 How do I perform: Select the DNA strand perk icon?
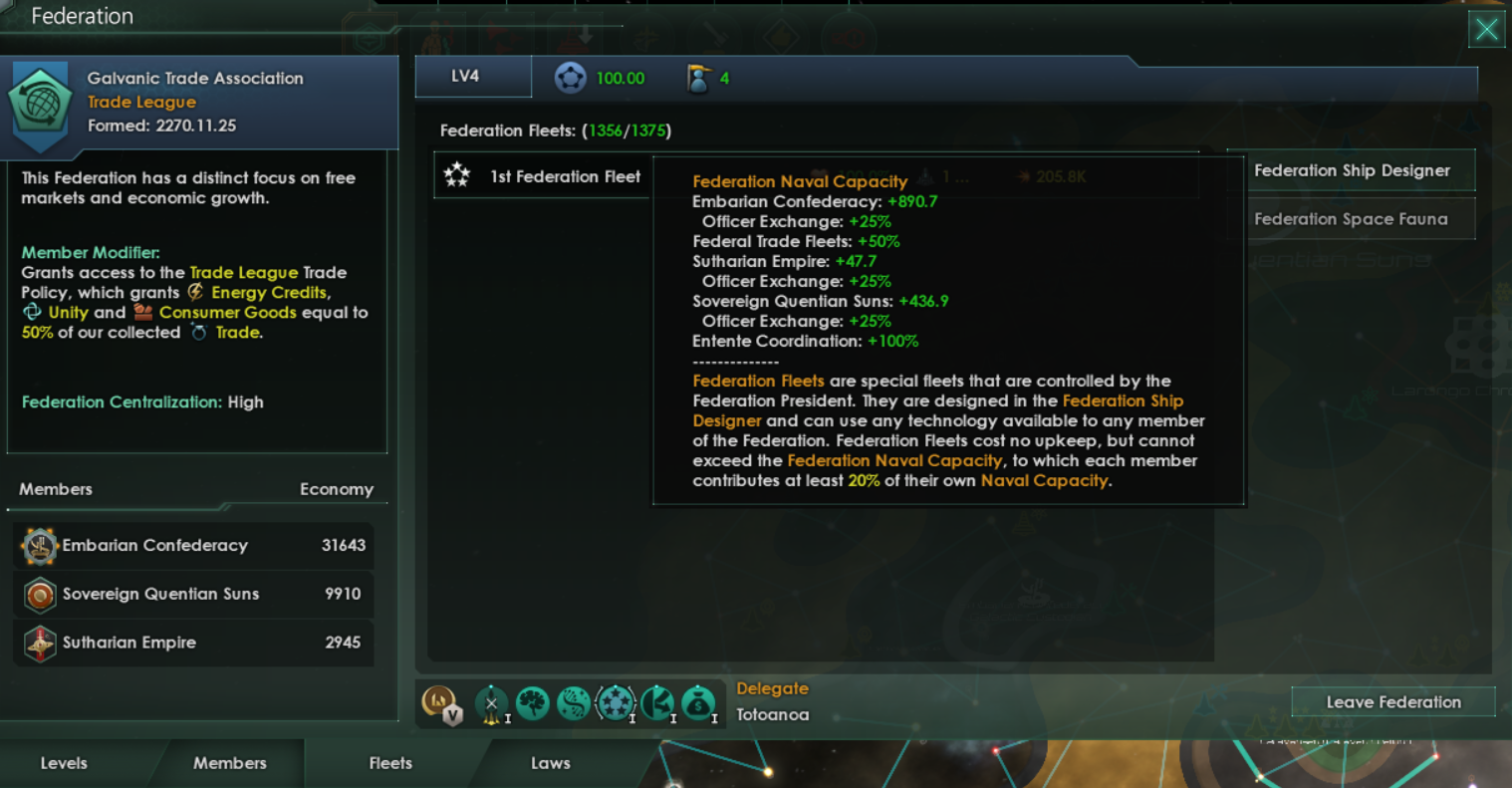[576, 702]
